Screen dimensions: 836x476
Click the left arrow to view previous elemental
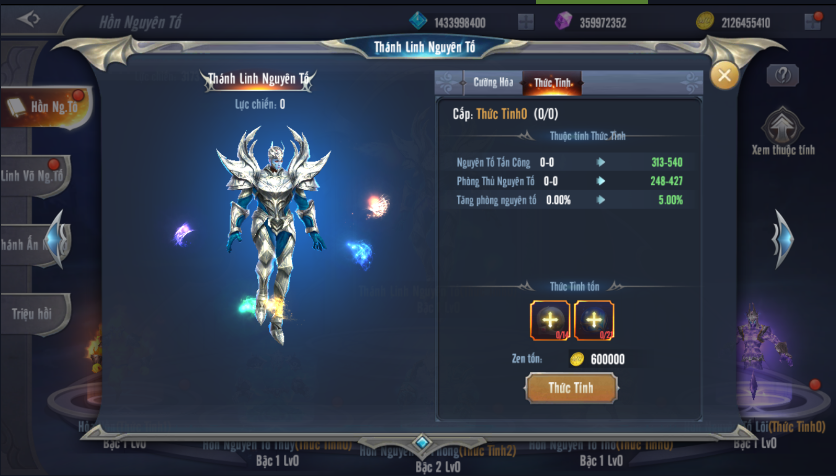coord(58,240)
